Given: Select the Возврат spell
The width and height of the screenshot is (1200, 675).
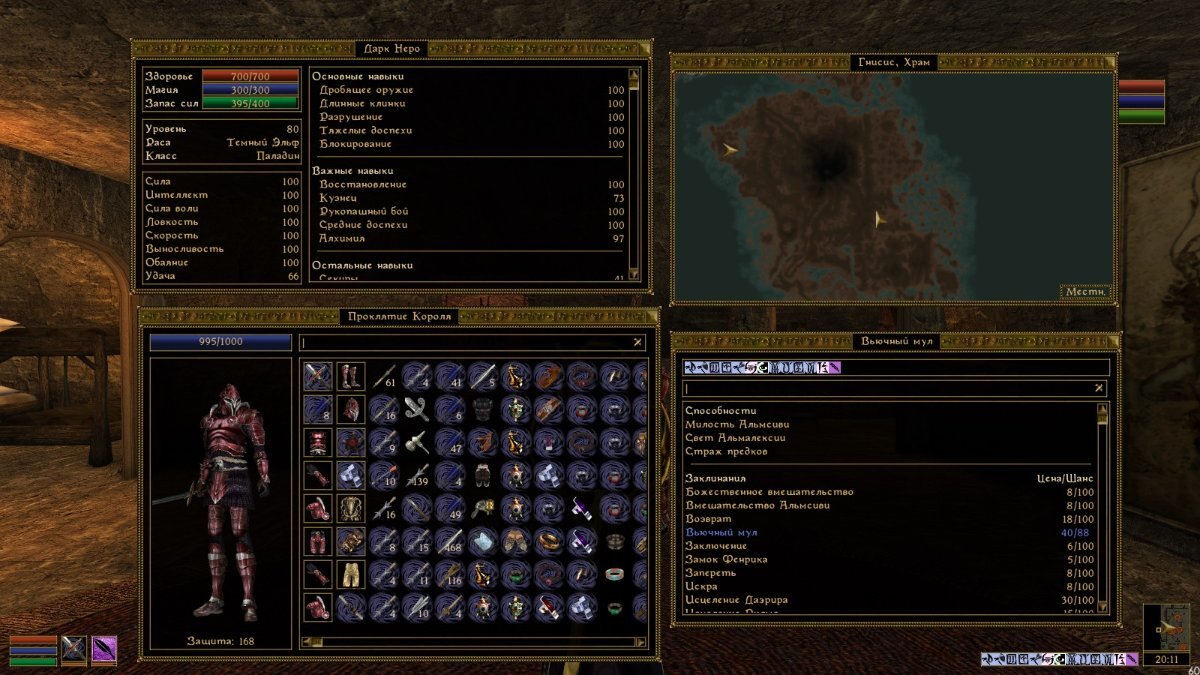Looking at the screenshot, I should point(708,519).
